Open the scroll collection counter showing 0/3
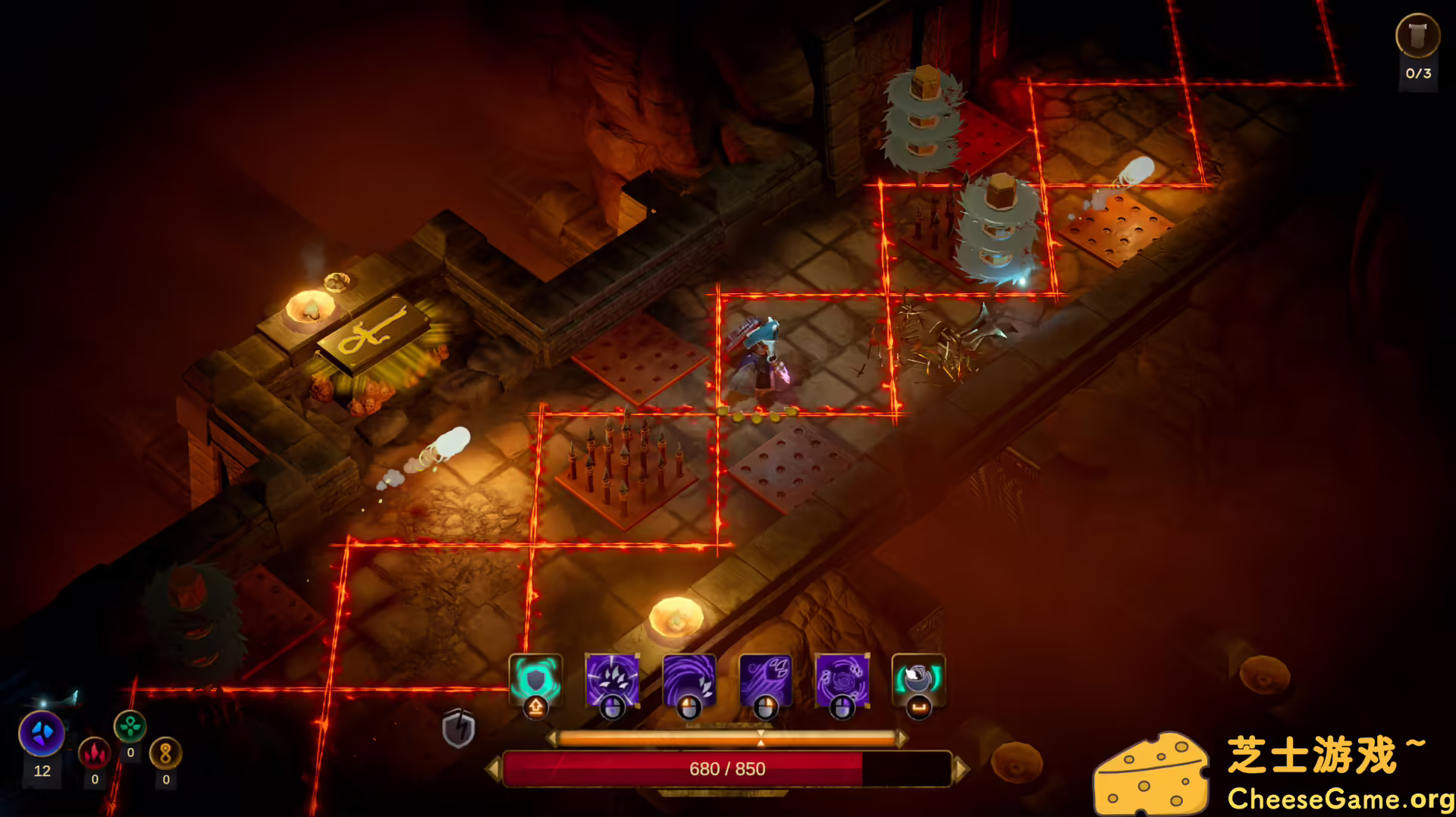This screenshot has height=817, width=1456. point(1417,45)
